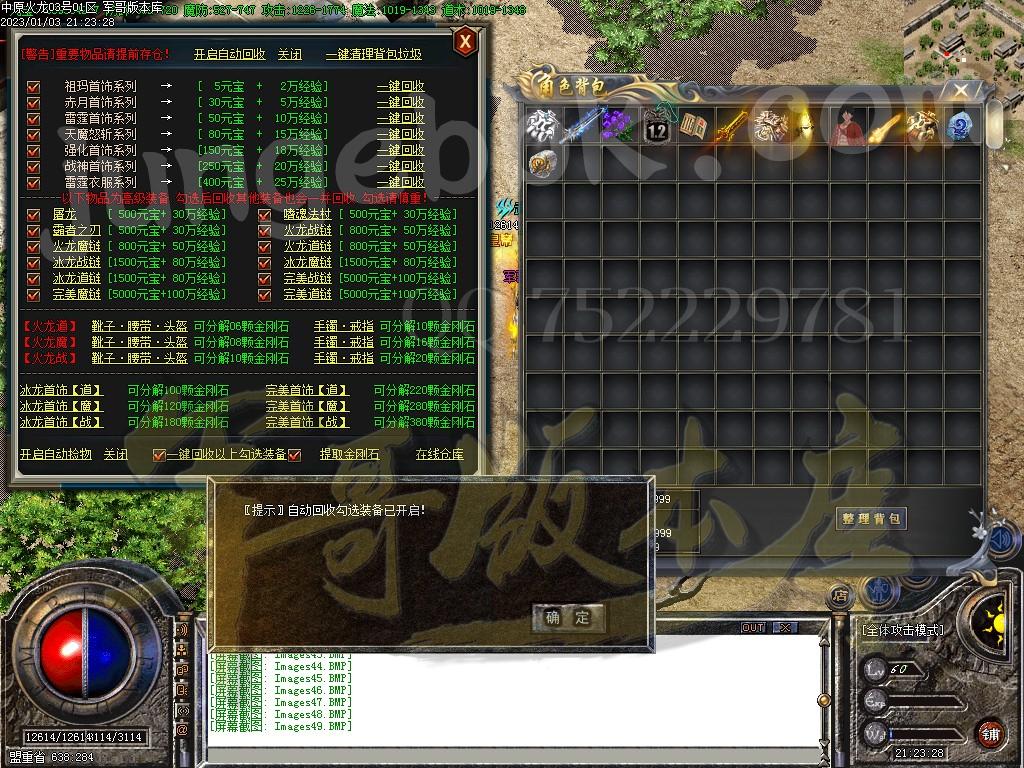Screen dimensions: 1024x768
Task: Toggle the 祖玛首饰系列 checkbox
Action: click(33, 87)
